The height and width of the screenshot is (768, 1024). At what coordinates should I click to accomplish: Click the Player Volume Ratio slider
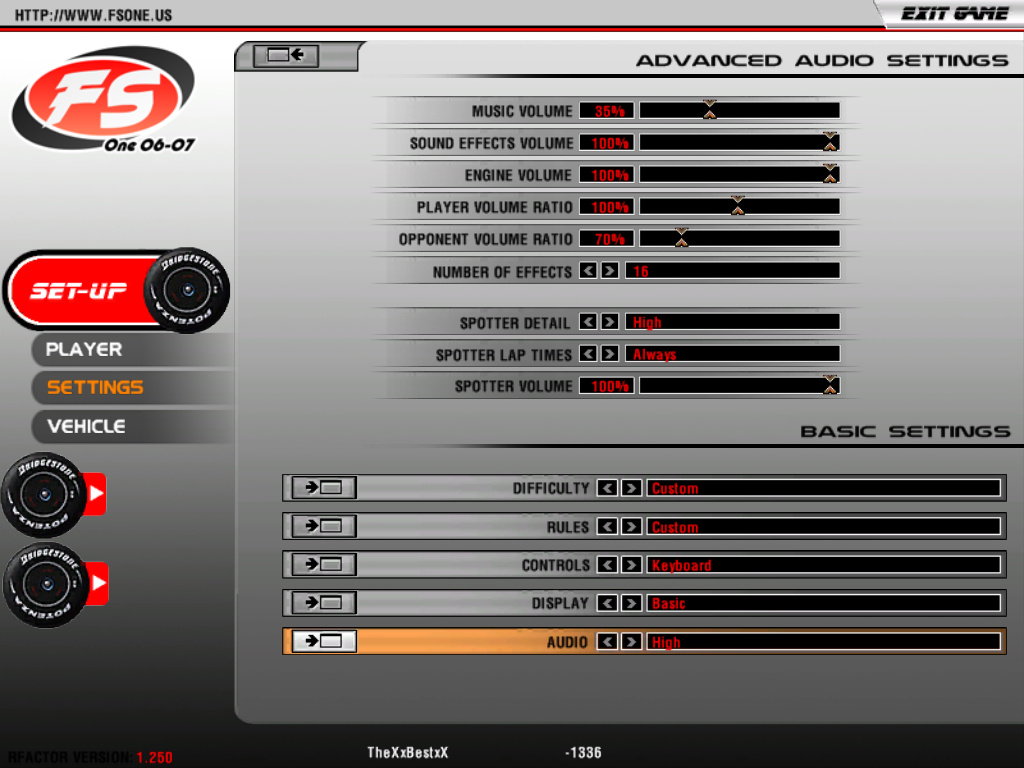pyautogui.click(x=739, y=206)
